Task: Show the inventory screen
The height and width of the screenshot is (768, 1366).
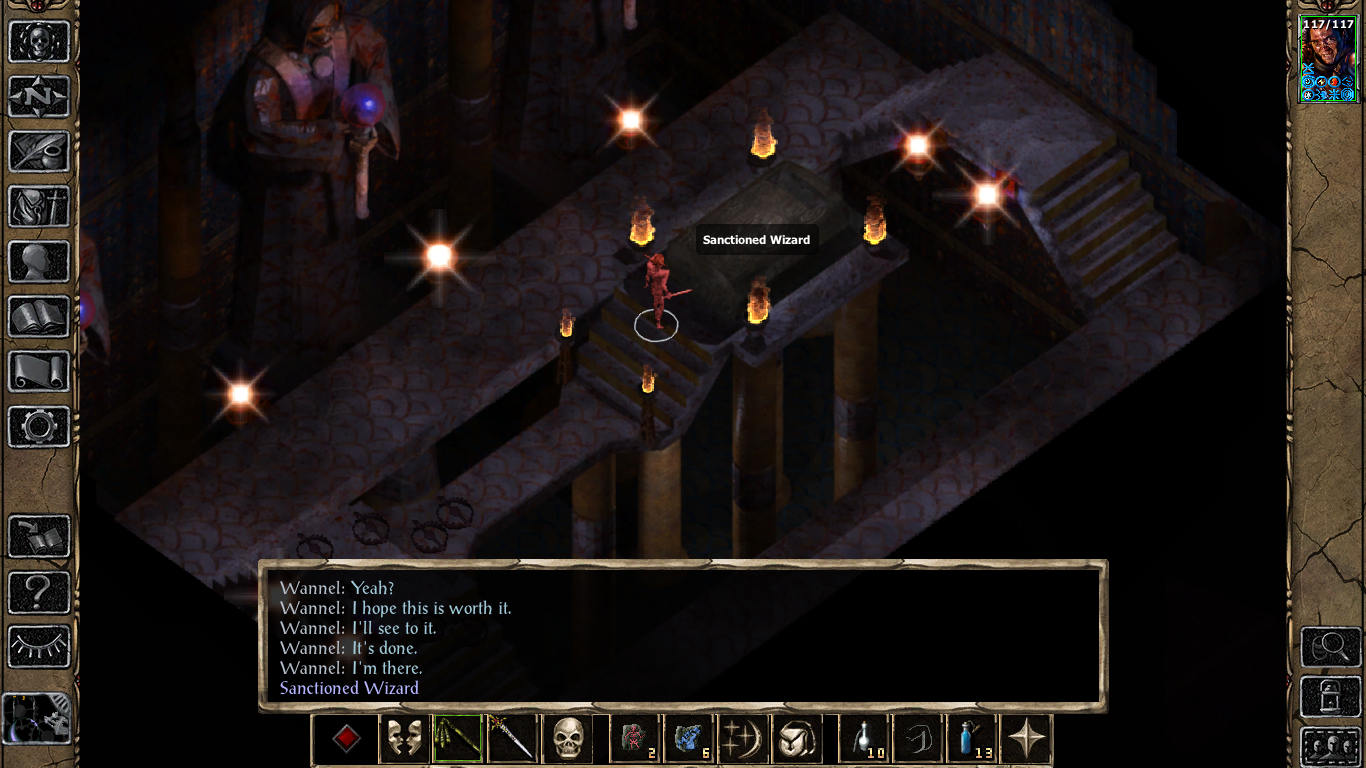Action: coord(39,207)
